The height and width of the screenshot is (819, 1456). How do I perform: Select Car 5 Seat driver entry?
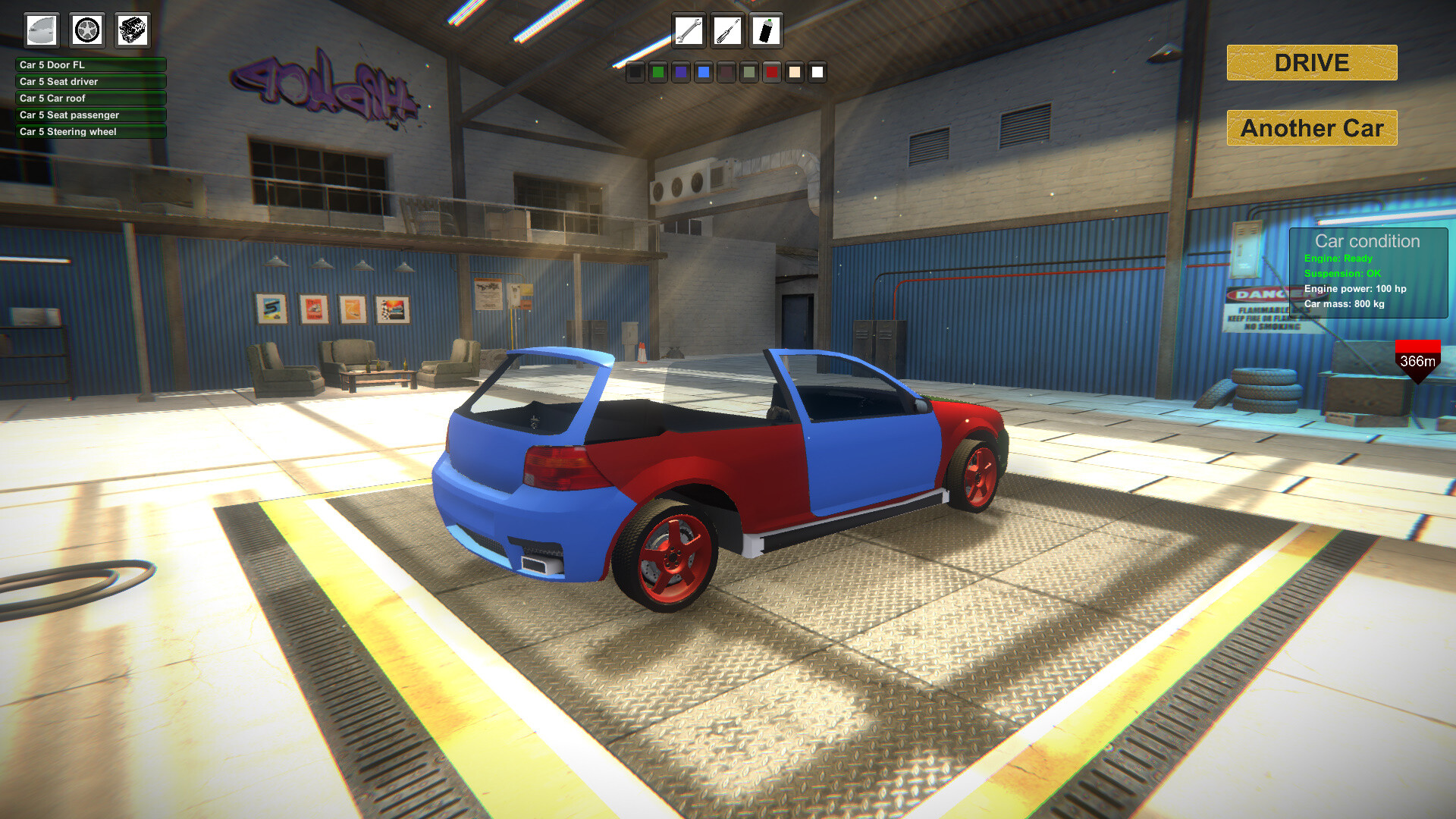[90, 82]
